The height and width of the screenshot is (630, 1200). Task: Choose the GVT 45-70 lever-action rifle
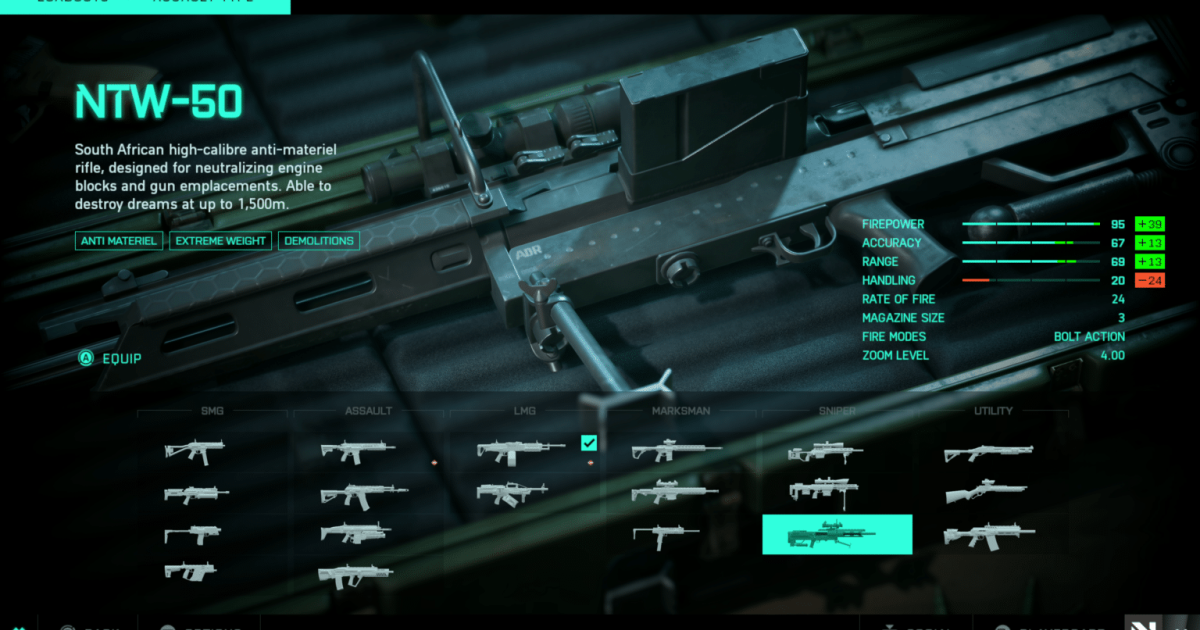pos(986,493)
